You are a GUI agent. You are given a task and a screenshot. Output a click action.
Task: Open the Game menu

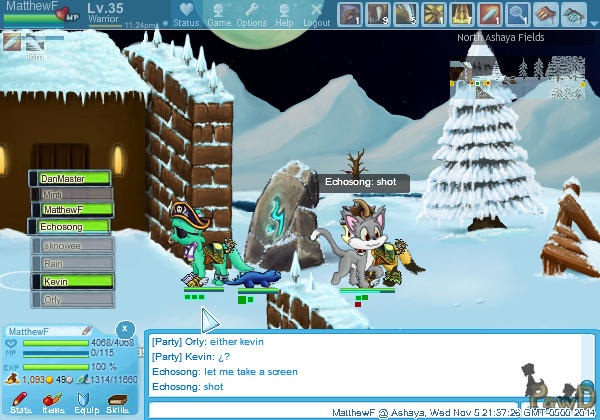[219, 15]
